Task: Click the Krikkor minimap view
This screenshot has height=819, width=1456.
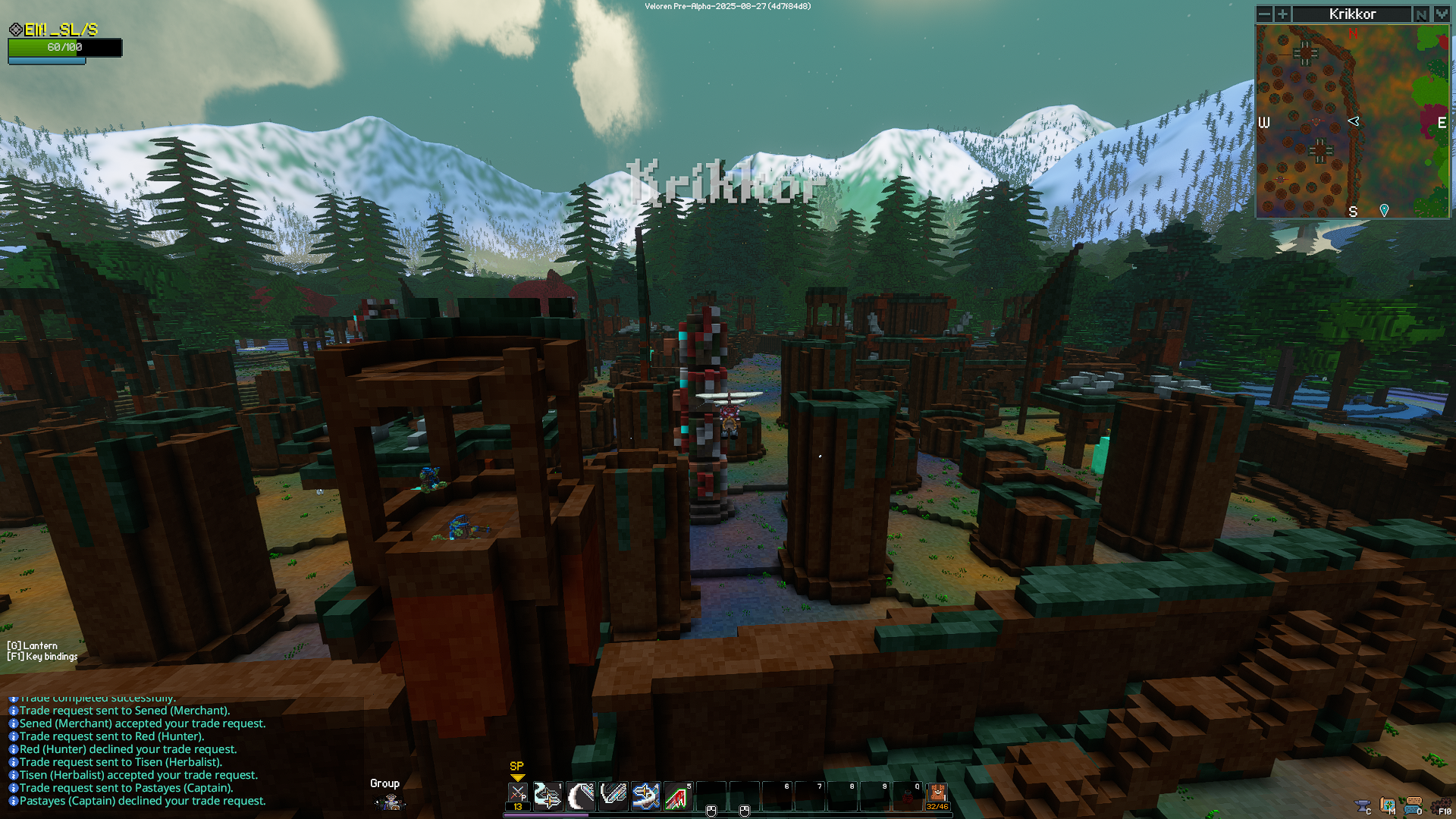Action: [1352, 121]
